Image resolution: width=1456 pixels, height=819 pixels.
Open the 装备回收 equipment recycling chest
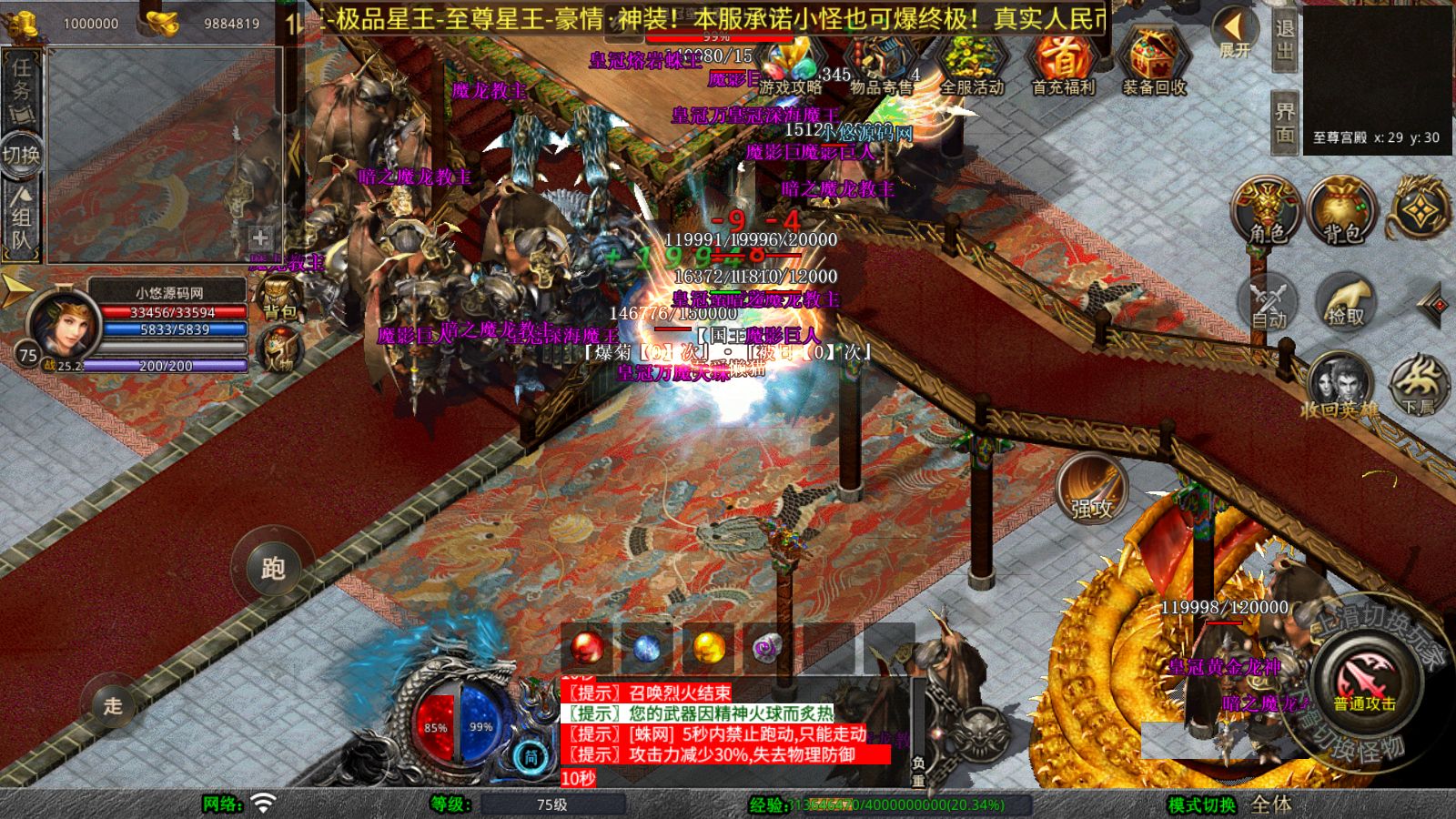pos(1154,64)
